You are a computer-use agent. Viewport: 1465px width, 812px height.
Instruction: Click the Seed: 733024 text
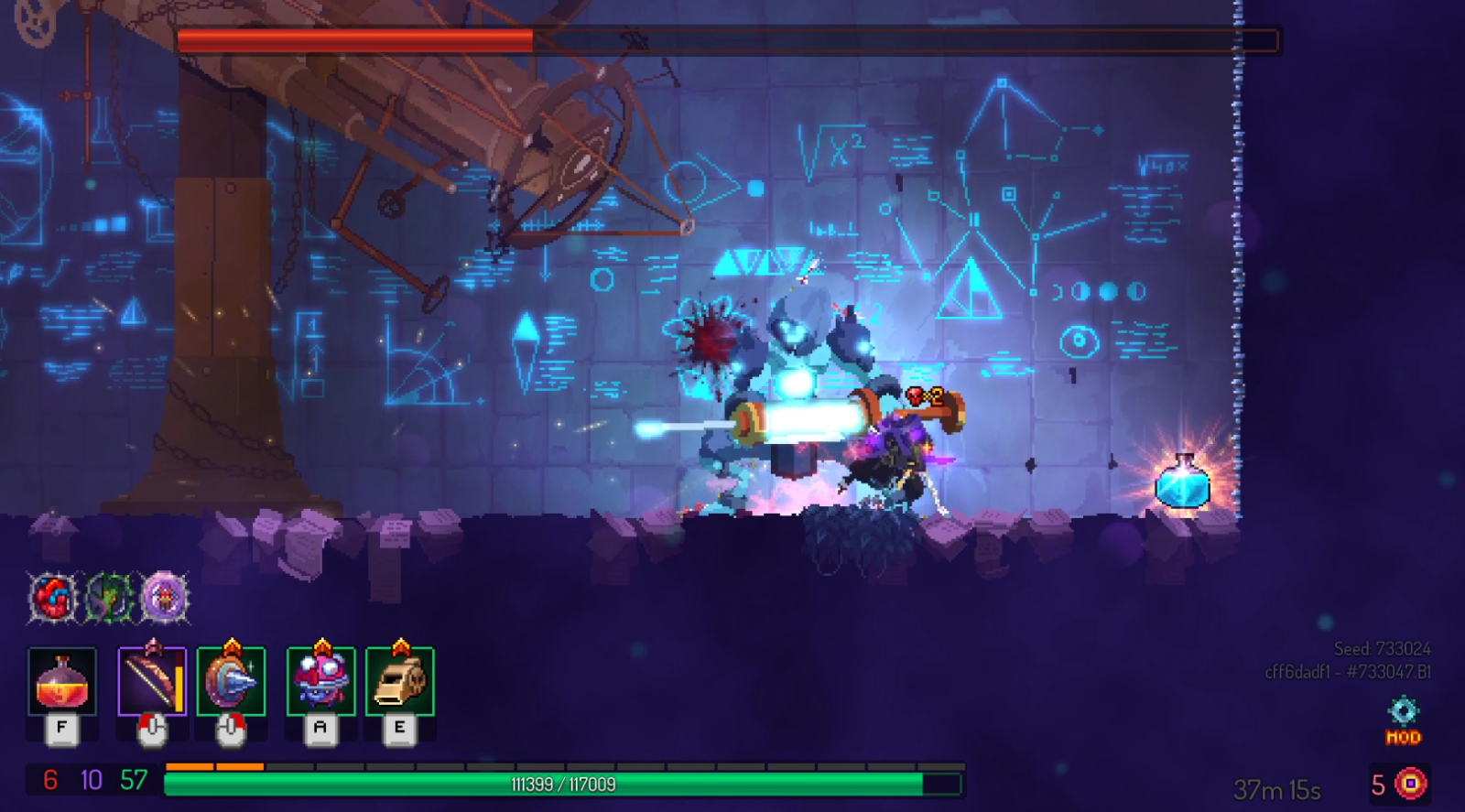(1384, 649)
